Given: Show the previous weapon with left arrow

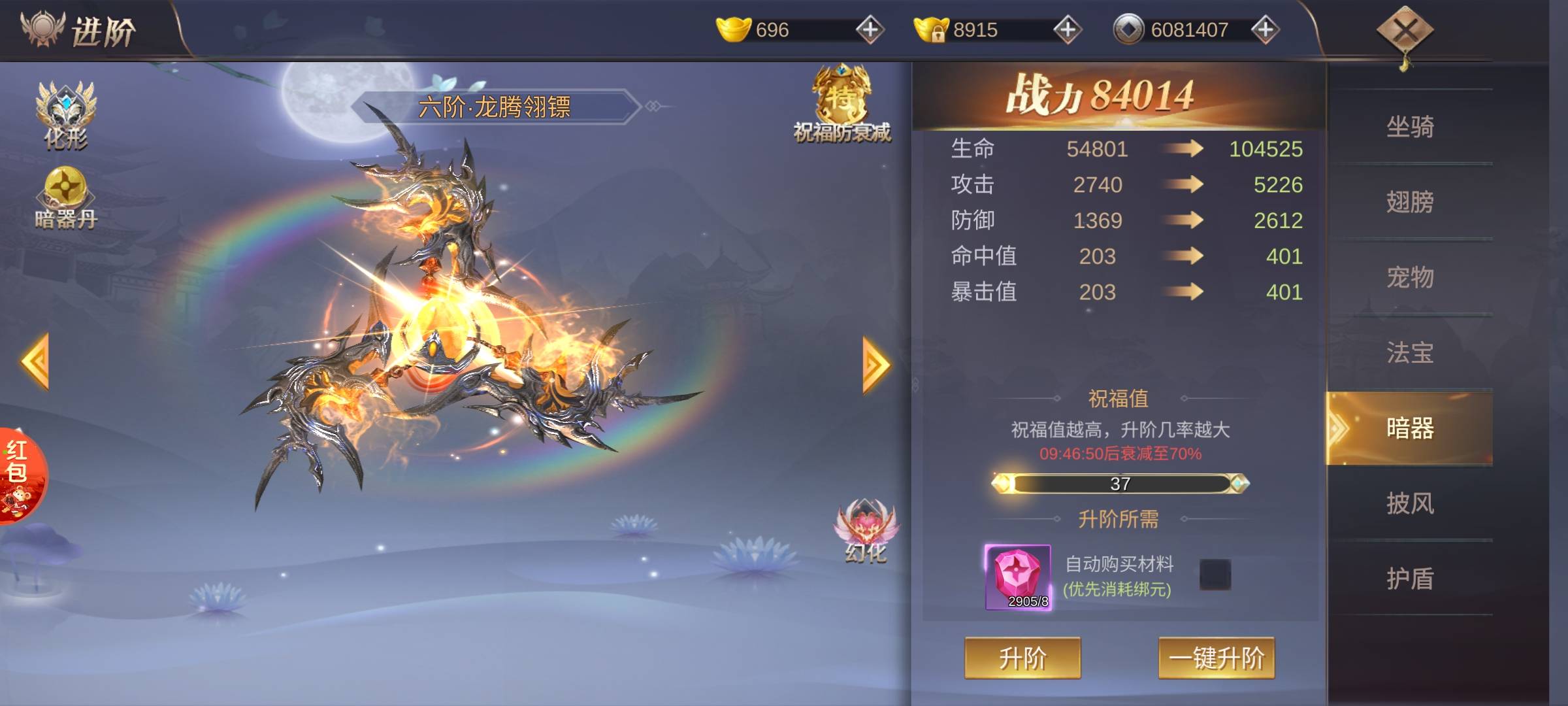Looking at the screenshot, I should tap(36, 361).
